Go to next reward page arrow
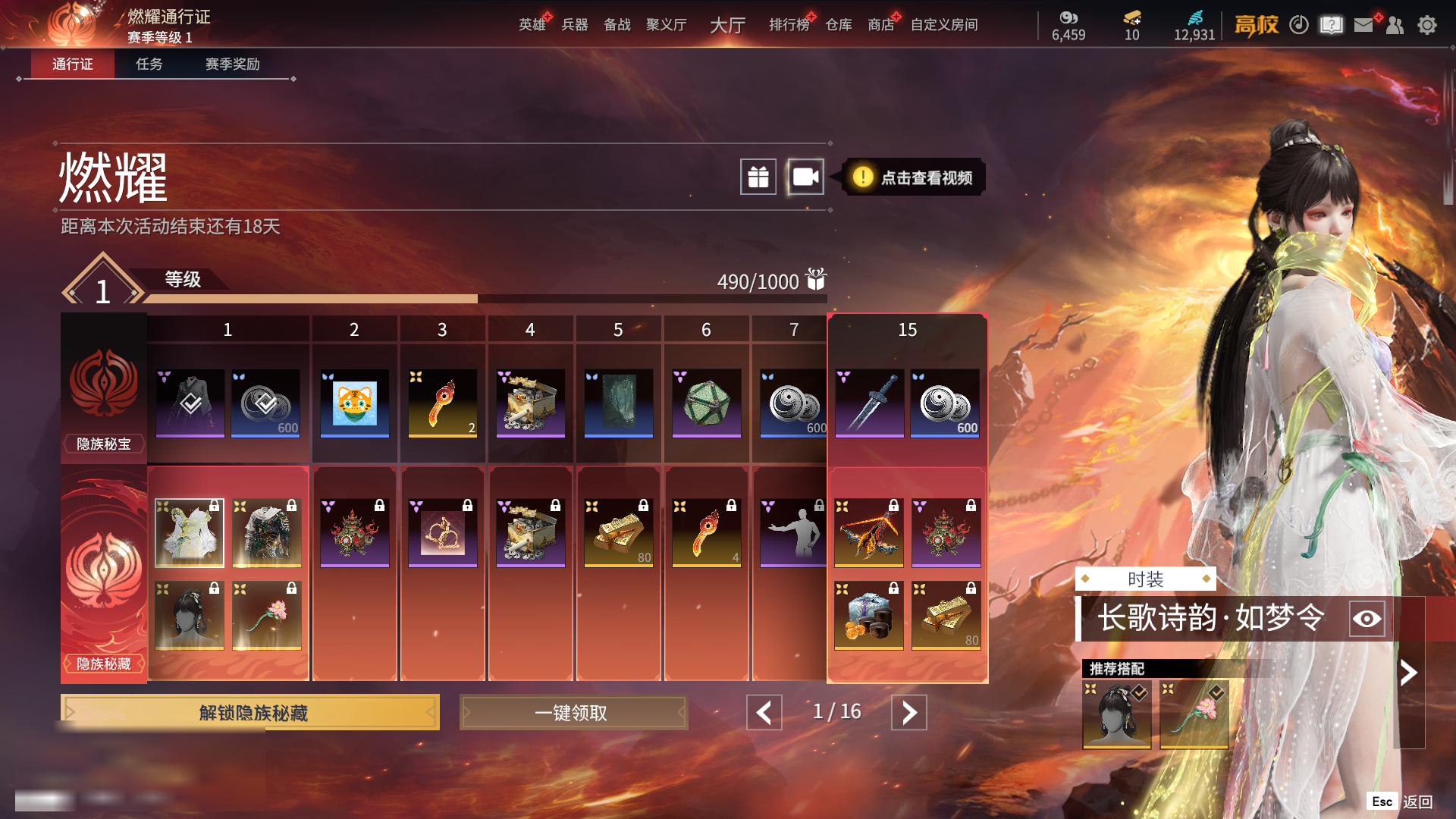This screenshot has width=1456, height=819. 908,713
